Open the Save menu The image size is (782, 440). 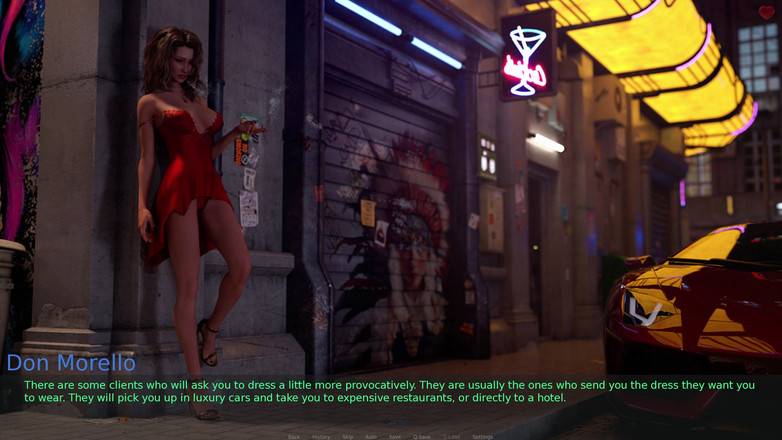pos(395,437)
